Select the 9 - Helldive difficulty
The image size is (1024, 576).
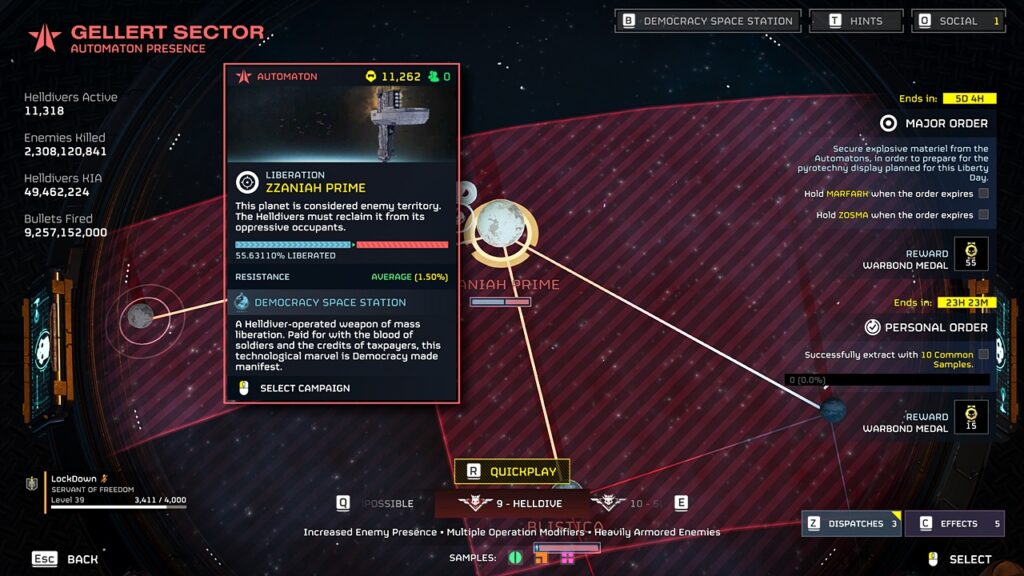pyautogui.click(x=510, y=503)
